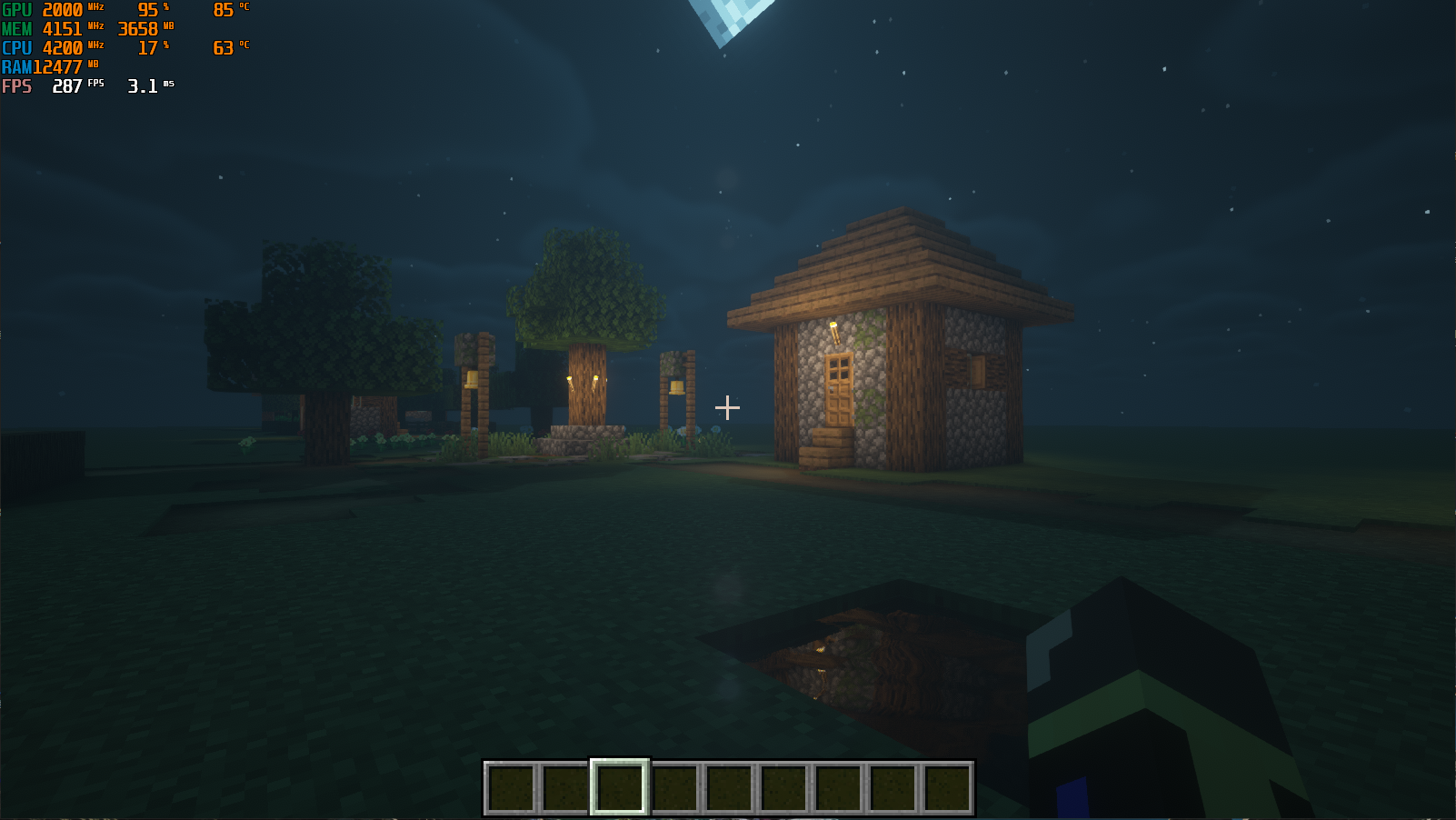This screenshot has height=820, width=1456.
Task: Click the hanging bell near the well
Action: coord(677,386)
